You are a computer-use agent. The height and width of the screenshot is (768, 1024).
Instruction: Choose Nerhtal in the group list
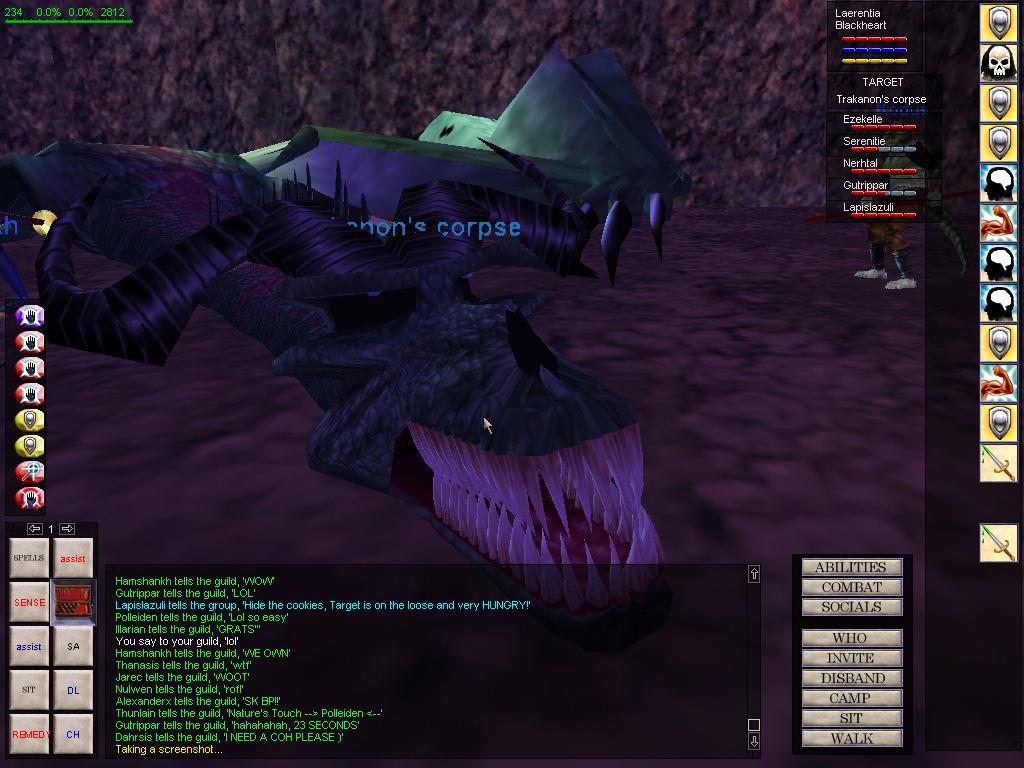coord(861,164)
